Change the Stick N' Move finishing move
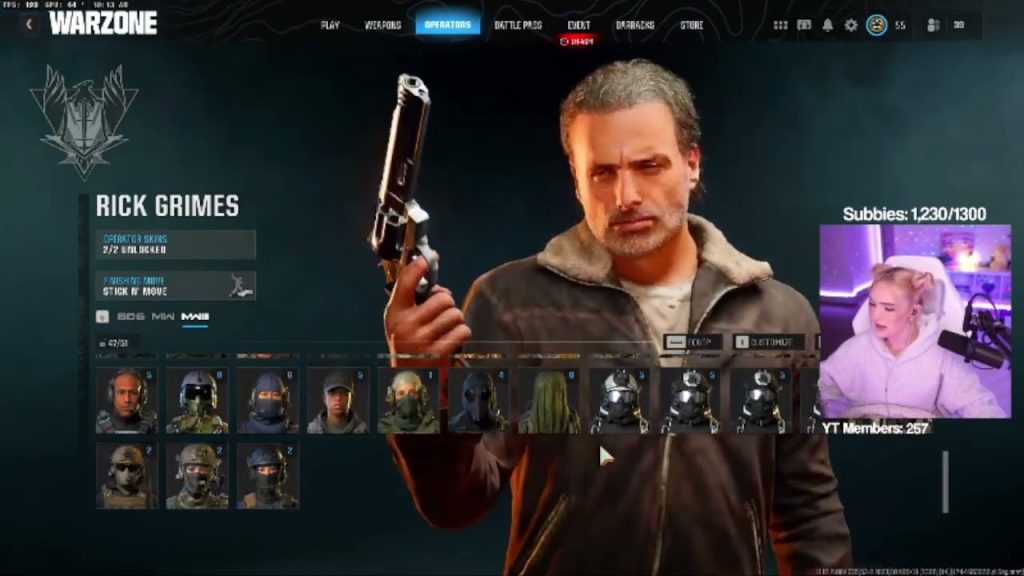Image resolution: width=1024 pixels, height=576 pixels. (176, 286)
